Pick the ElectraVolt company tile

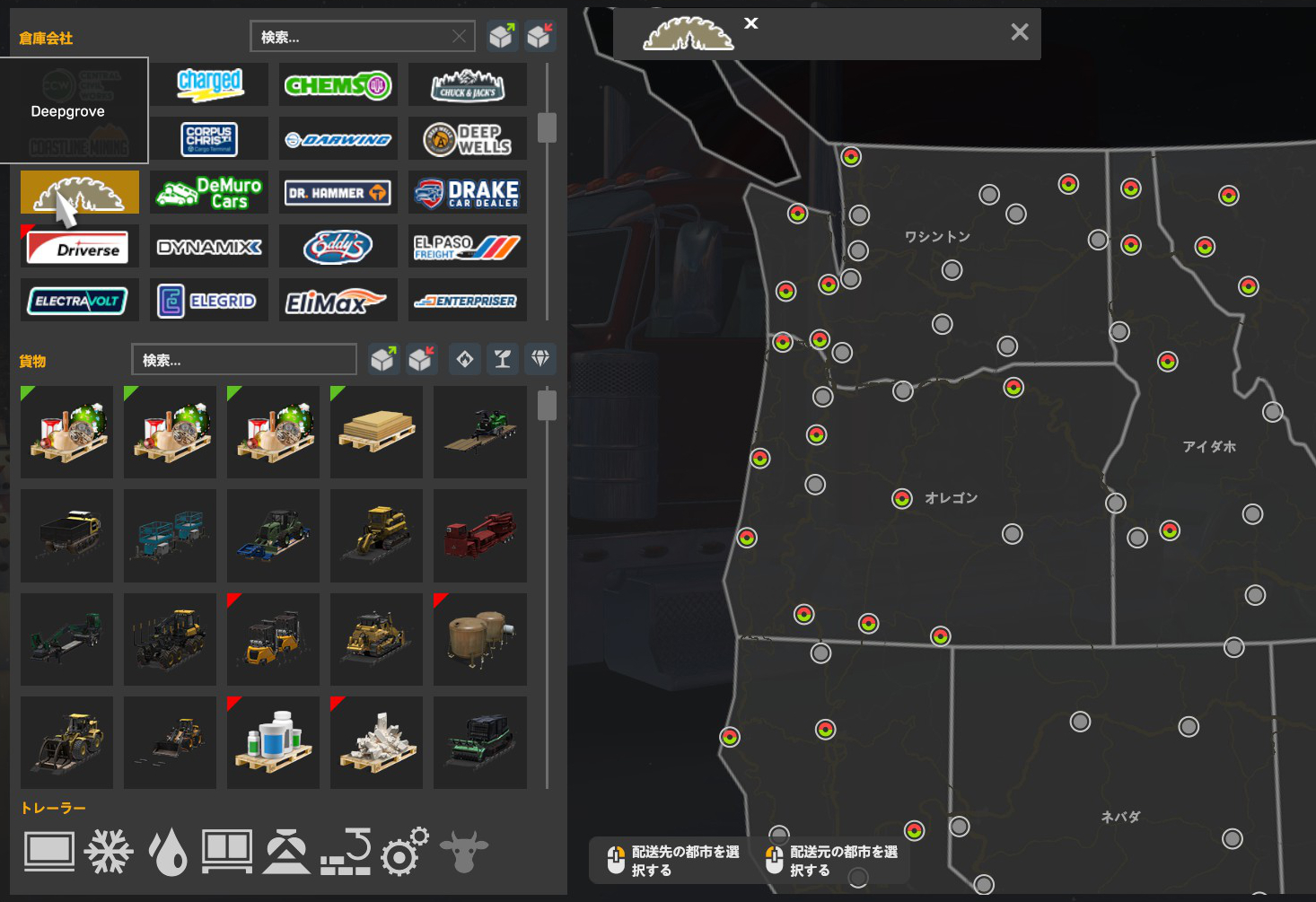(79, 301)
